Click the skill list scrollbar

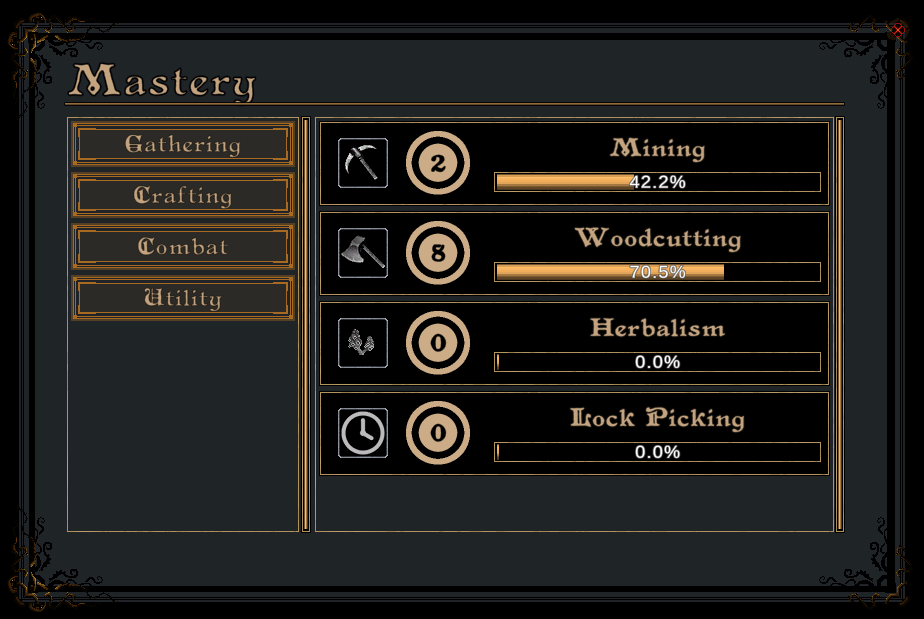pyautogui.click(x=840, y=324)
